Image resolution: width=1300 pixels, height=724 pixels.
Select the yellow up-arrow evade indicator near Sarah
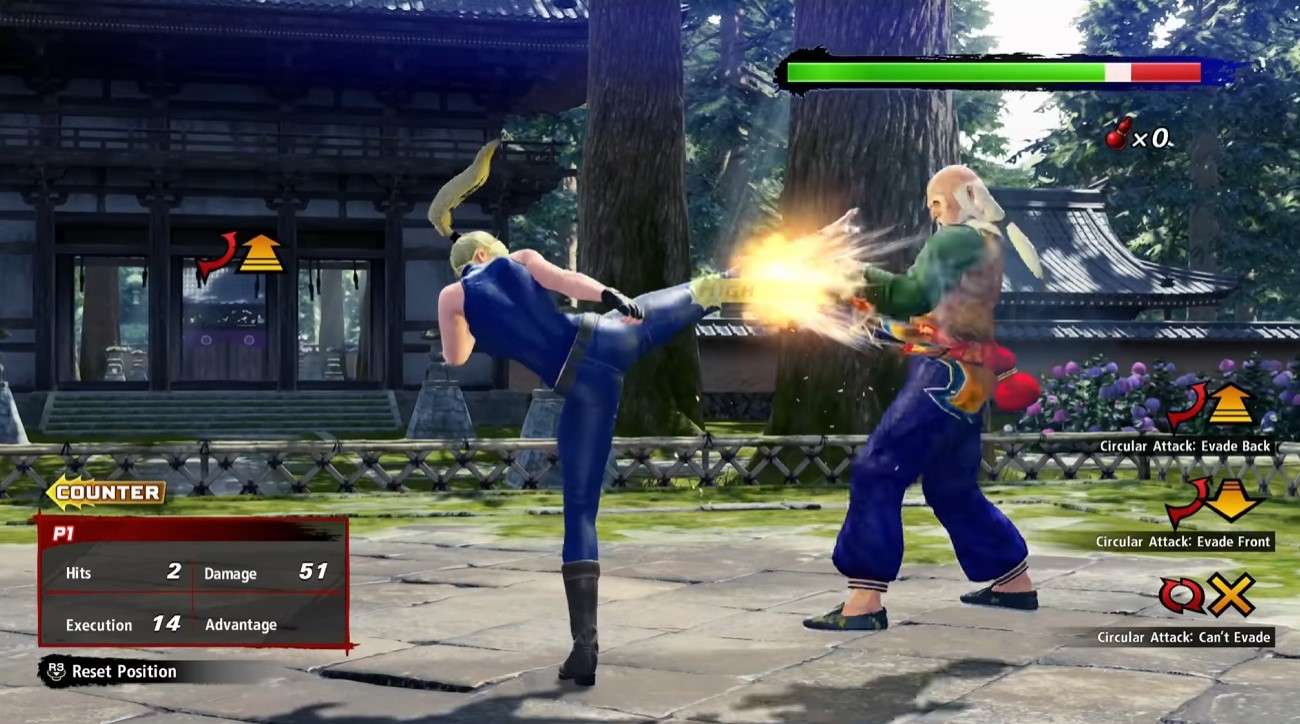tap(262, 253)
